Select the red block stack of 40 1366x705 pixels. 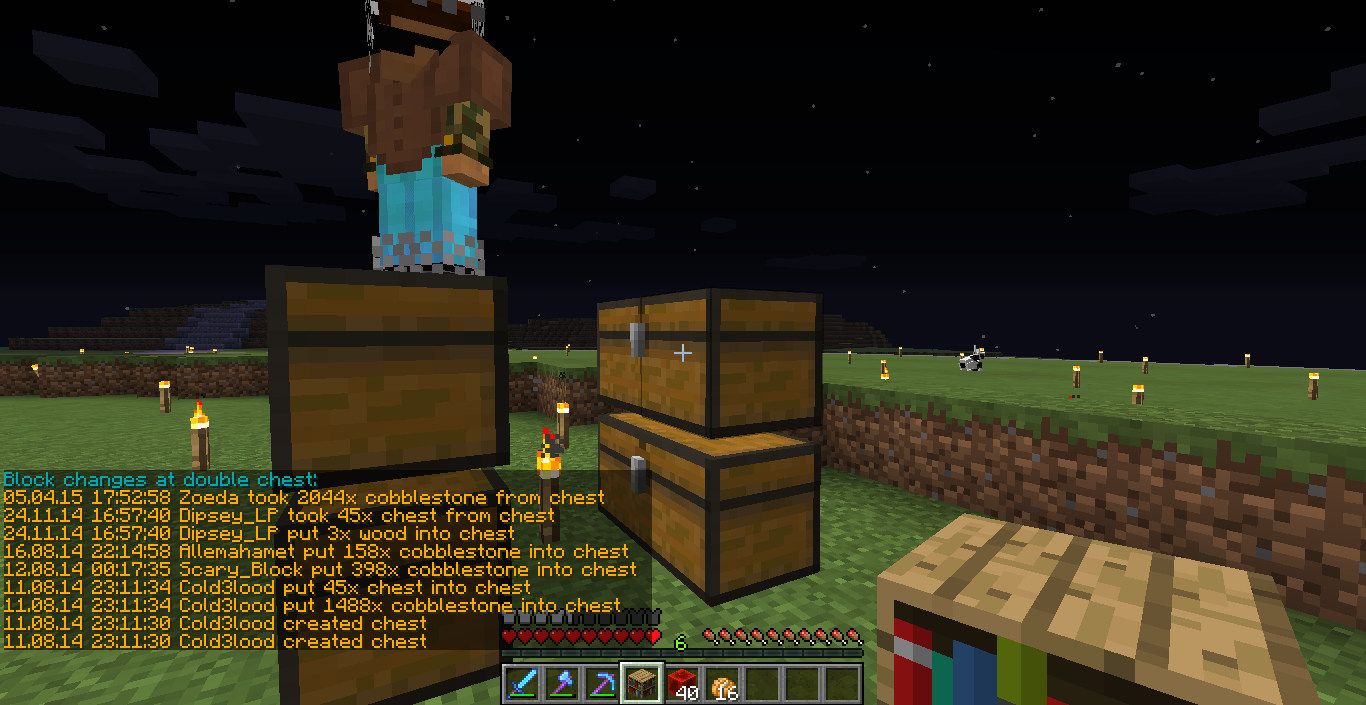click(682, 683)
